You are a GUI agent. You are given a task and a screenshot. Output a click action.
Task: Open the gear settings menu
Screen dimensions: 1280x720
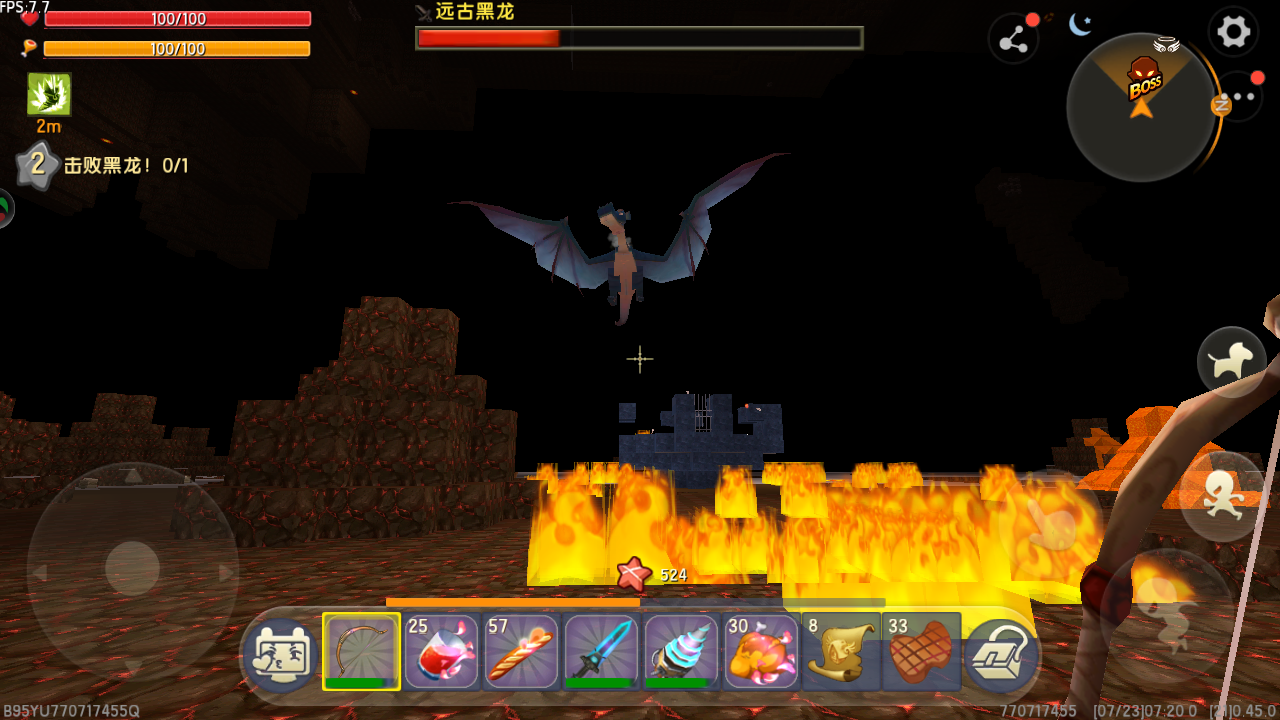pyautogui.click(x=1233, y=32)
